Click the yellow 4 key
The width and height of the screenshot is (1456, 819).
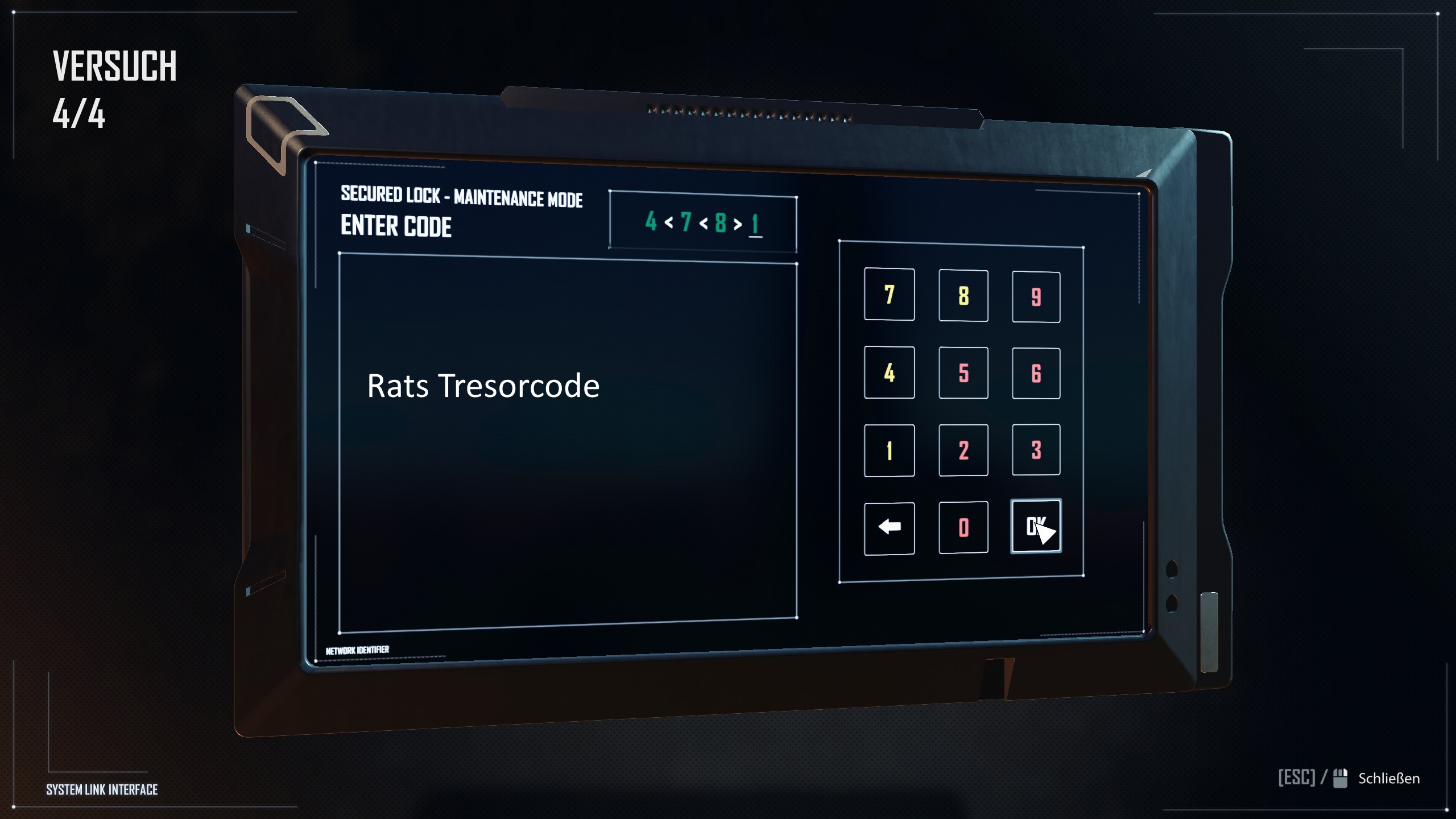(889, 373)
